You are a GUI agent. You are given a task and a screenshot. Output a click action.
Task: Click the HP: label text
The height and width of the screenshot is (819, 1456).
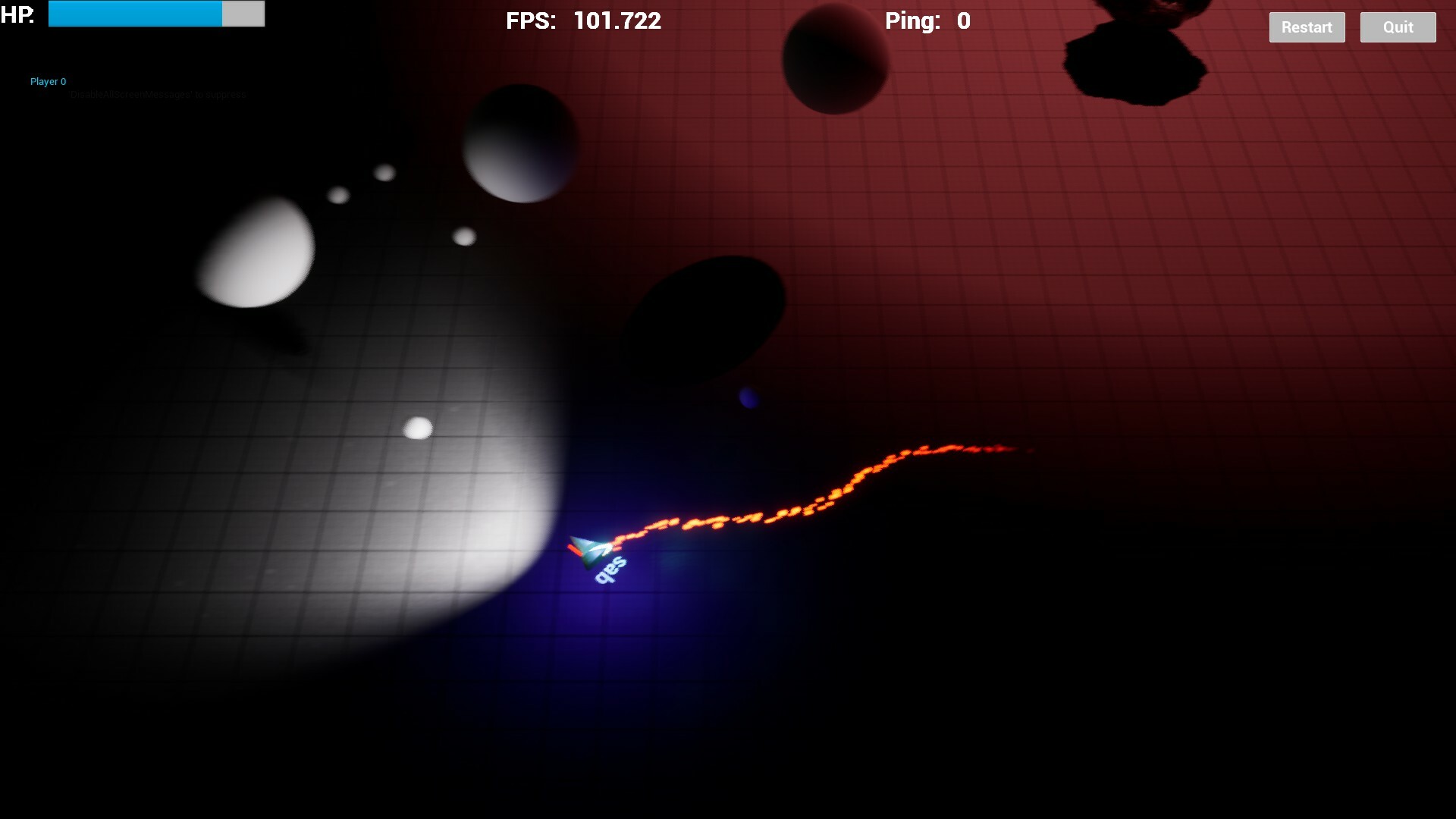(x=17, y=13)
